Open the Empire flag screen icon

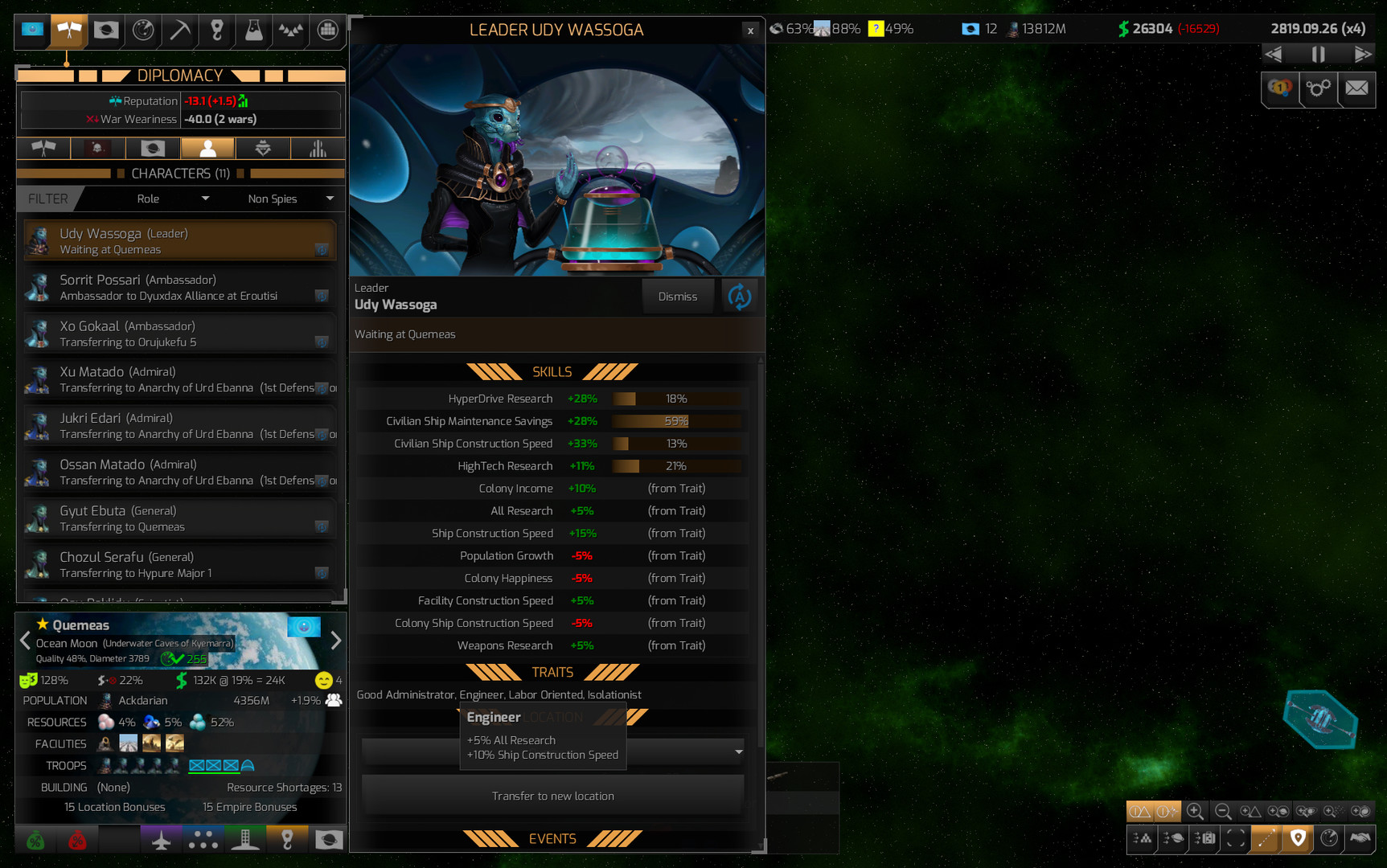[105, 30]
